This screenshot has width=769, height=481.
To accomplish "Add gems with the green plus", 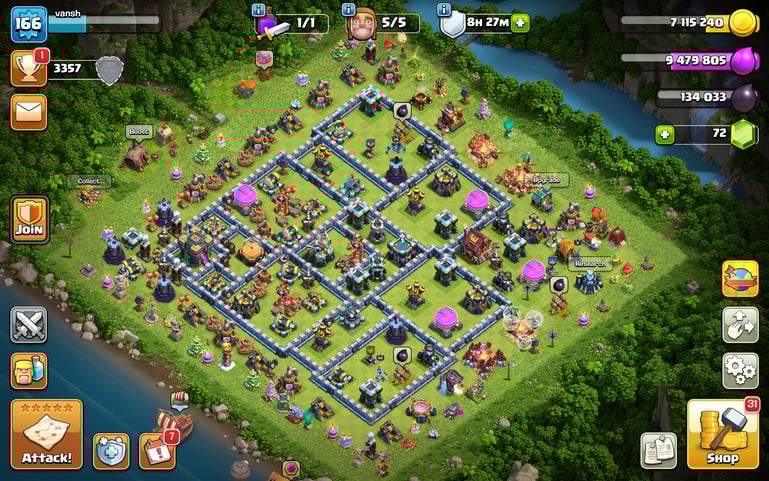I will 664,133.
